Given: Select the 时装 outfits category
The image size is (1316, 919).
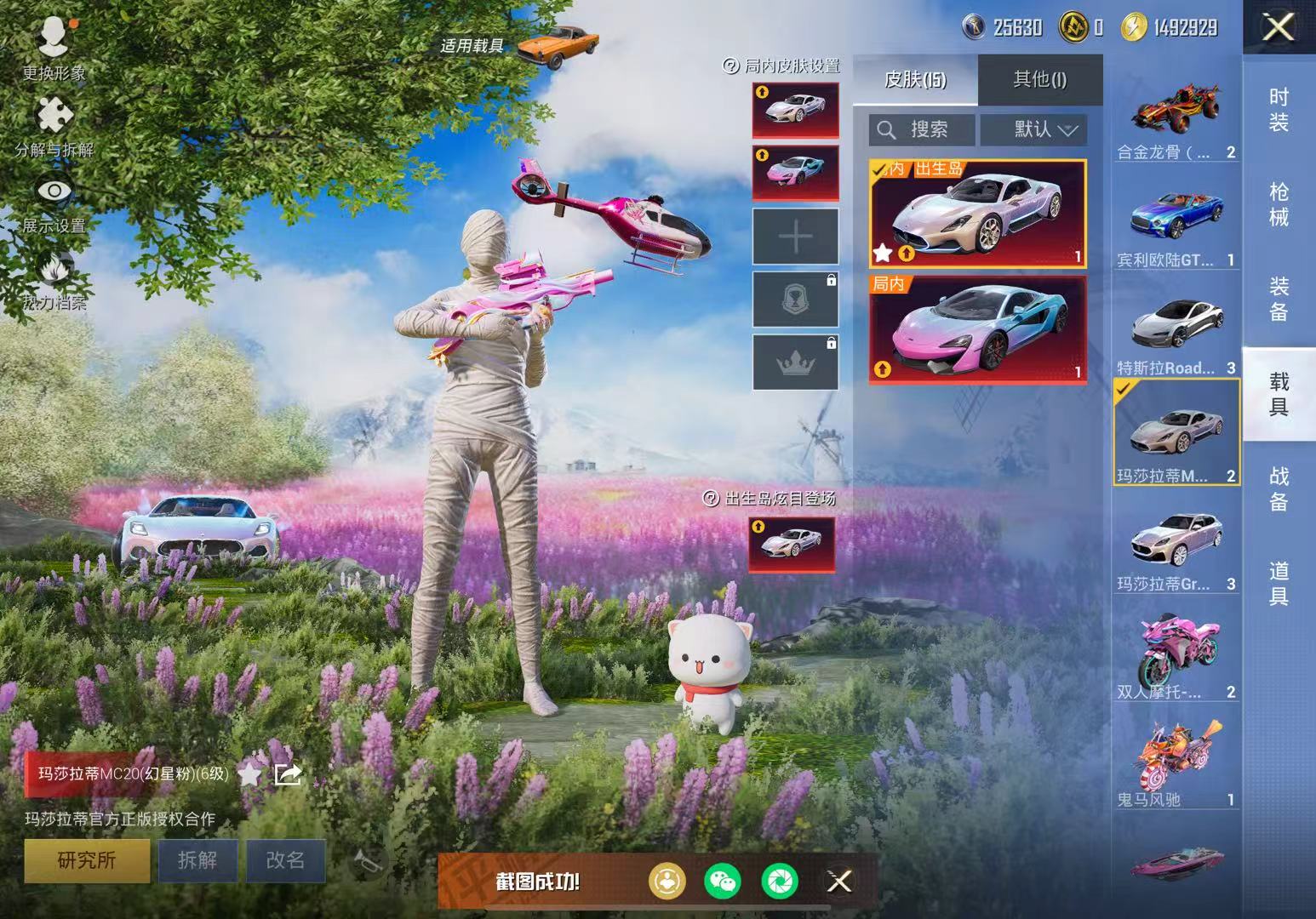Looking at the screenshot, I should [1279, 110].
